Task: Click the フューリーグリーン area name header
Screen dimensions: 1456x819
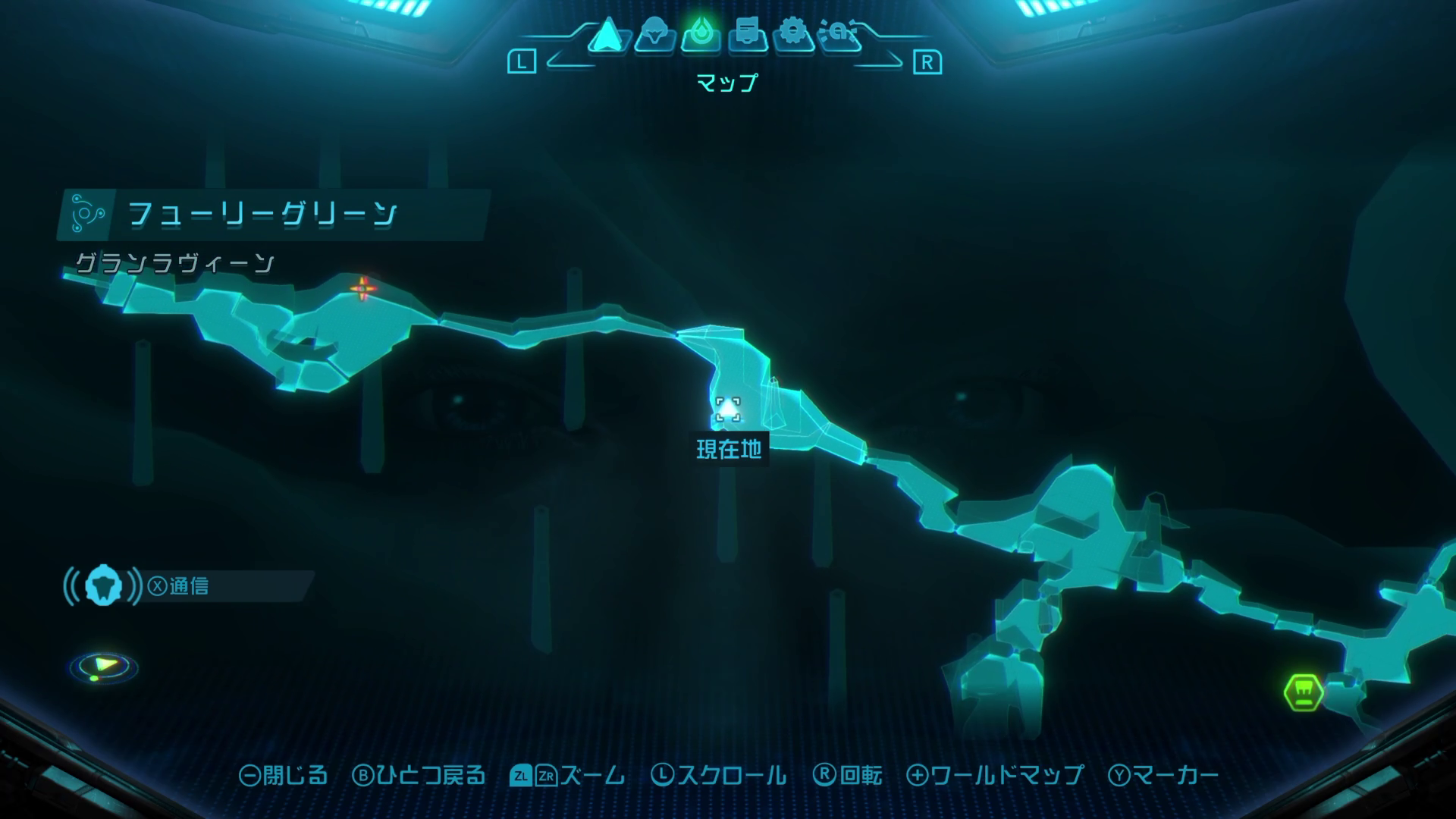Action: coord(262,215)
